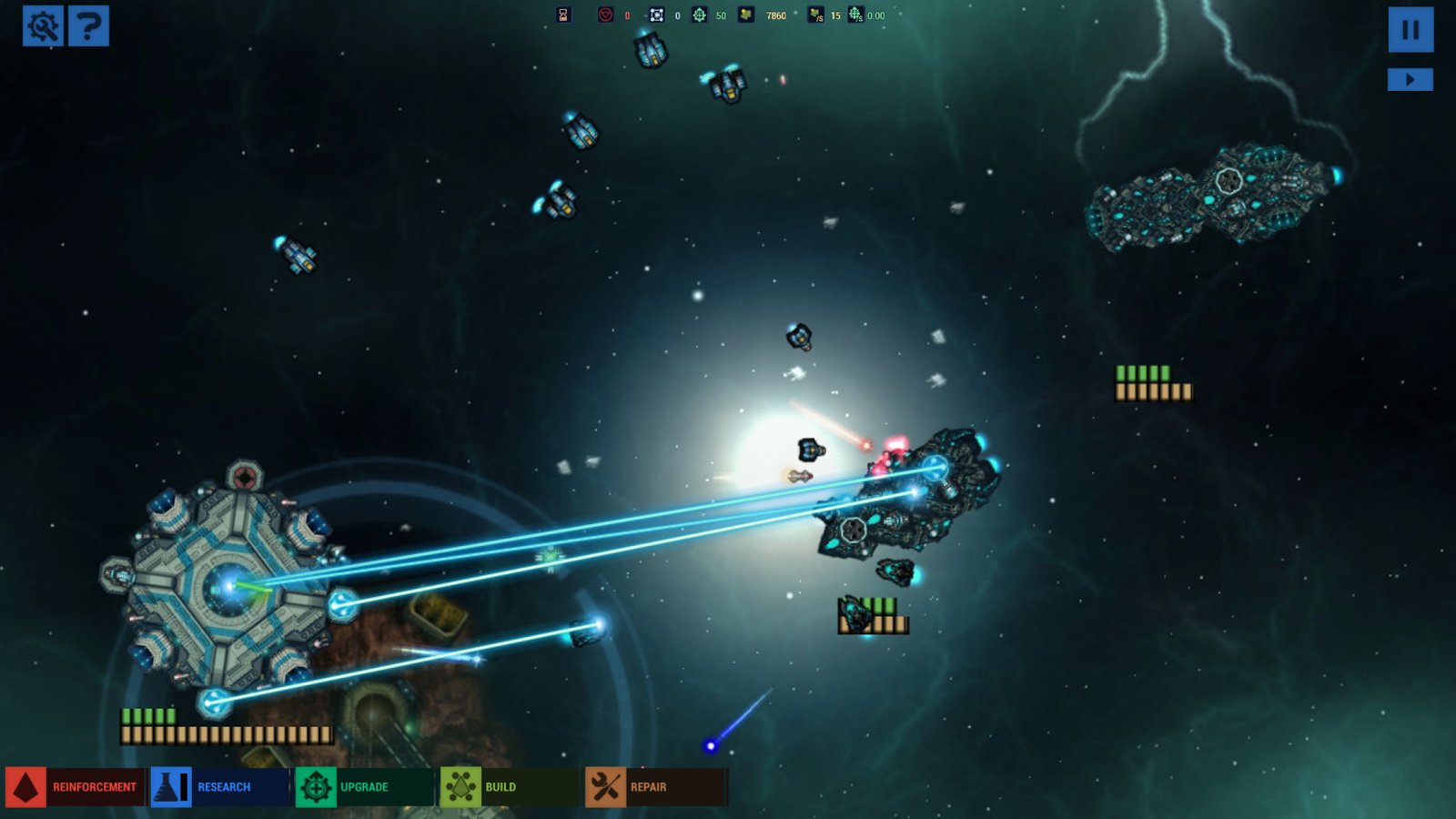Screen dimensions: 1456x819
Task: Click the hourglass wave timer icon
Action: click(x=562, y=14)
